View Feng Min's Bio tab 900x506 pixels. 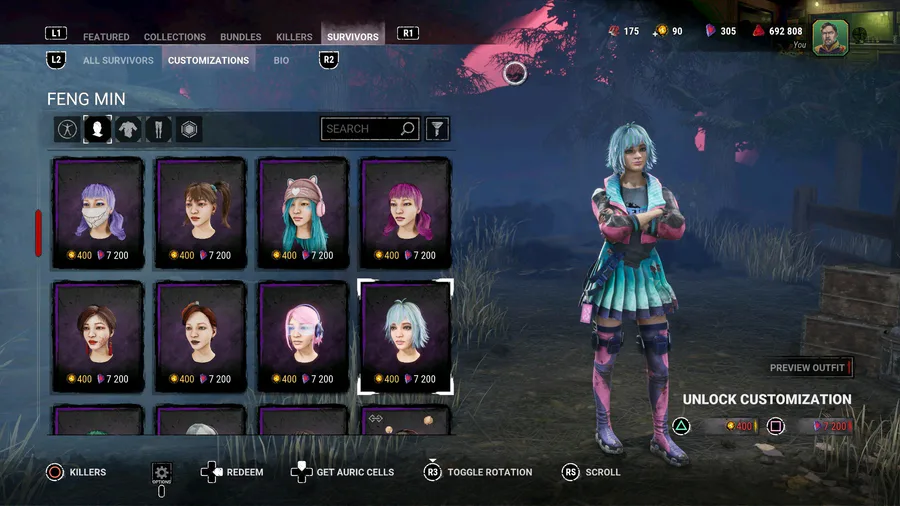tap(281, 60)
